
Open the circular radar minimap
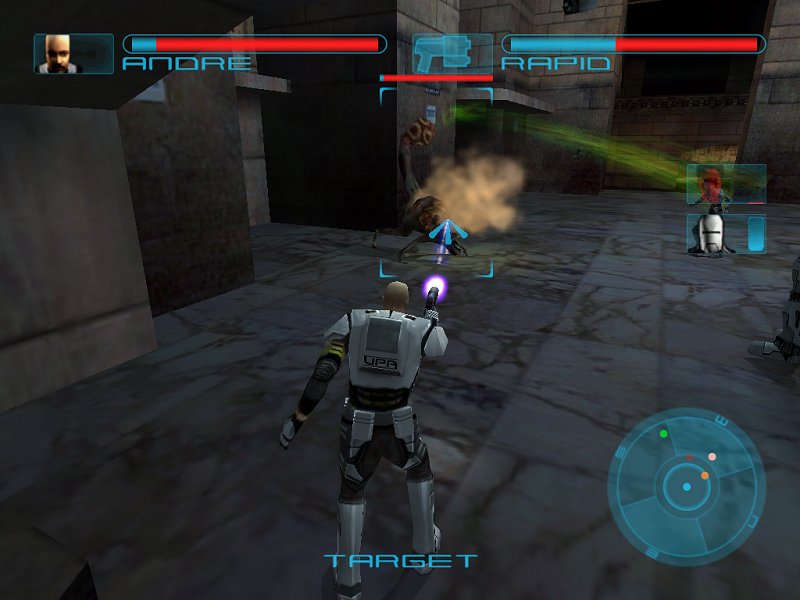click(x=686, y=488)
